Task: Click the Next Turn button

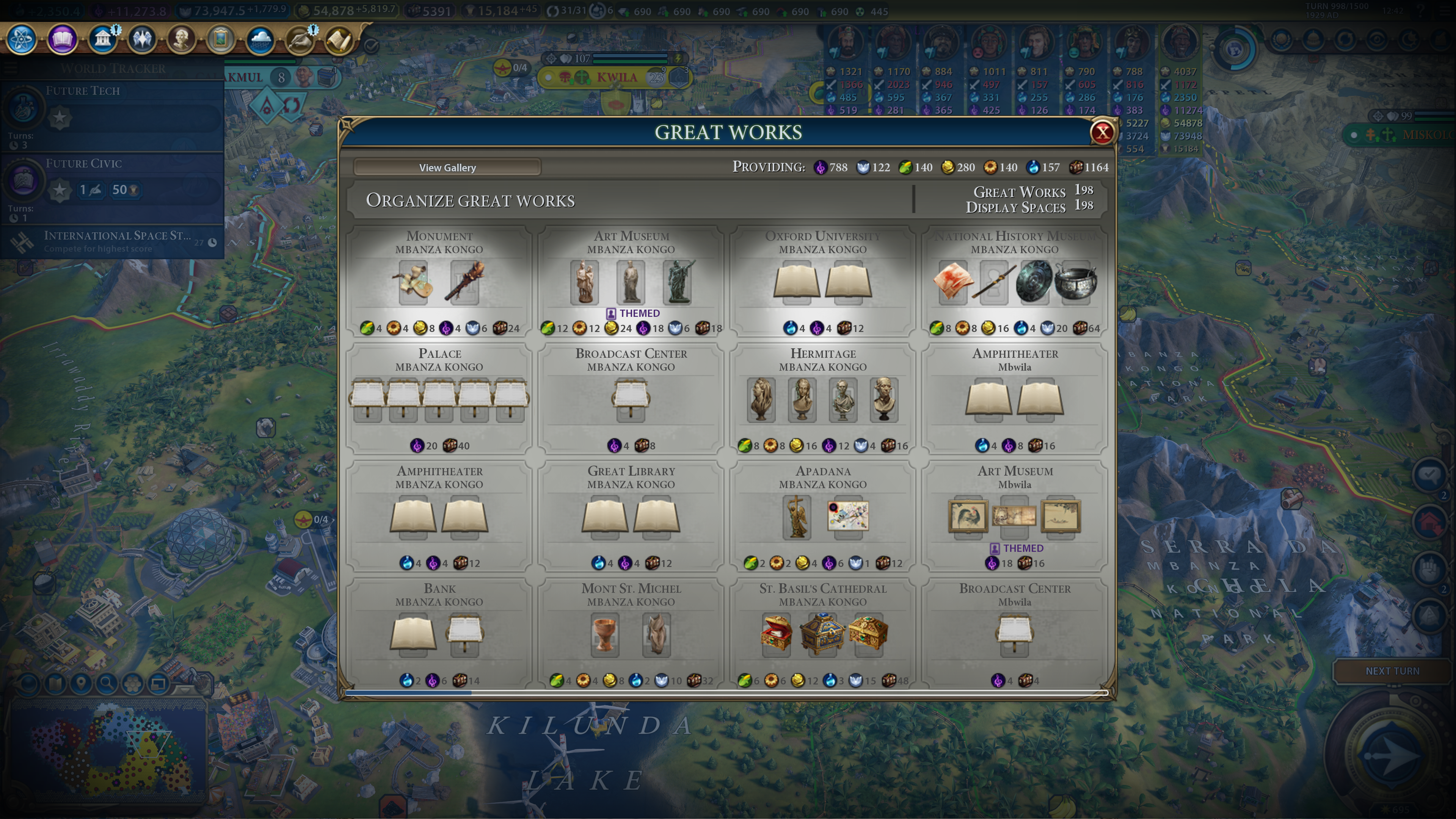Action: (x=1392, y=671)
